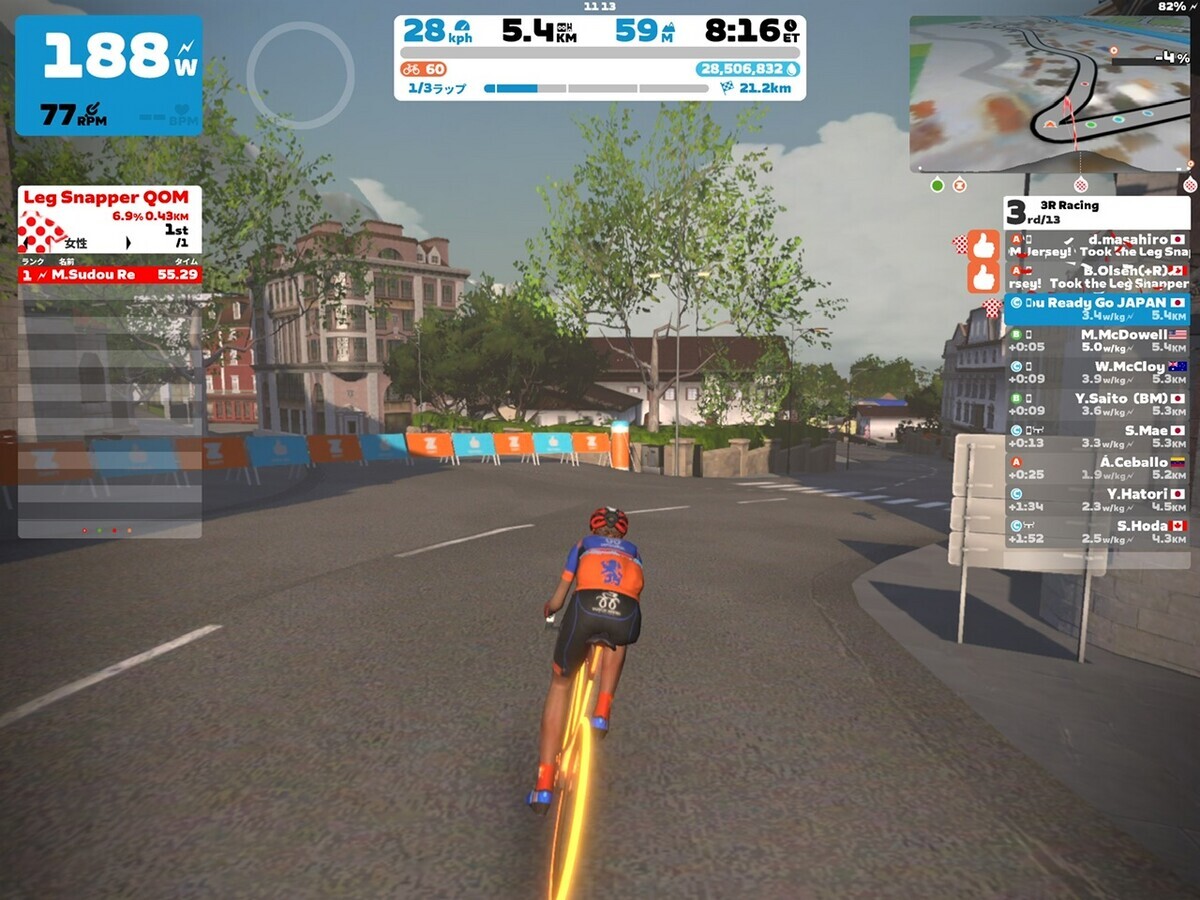Send a thumbs up to B.Olsen
Image resolution: width=1200 pixels, height=900 pixels.
tap(983, 277)
